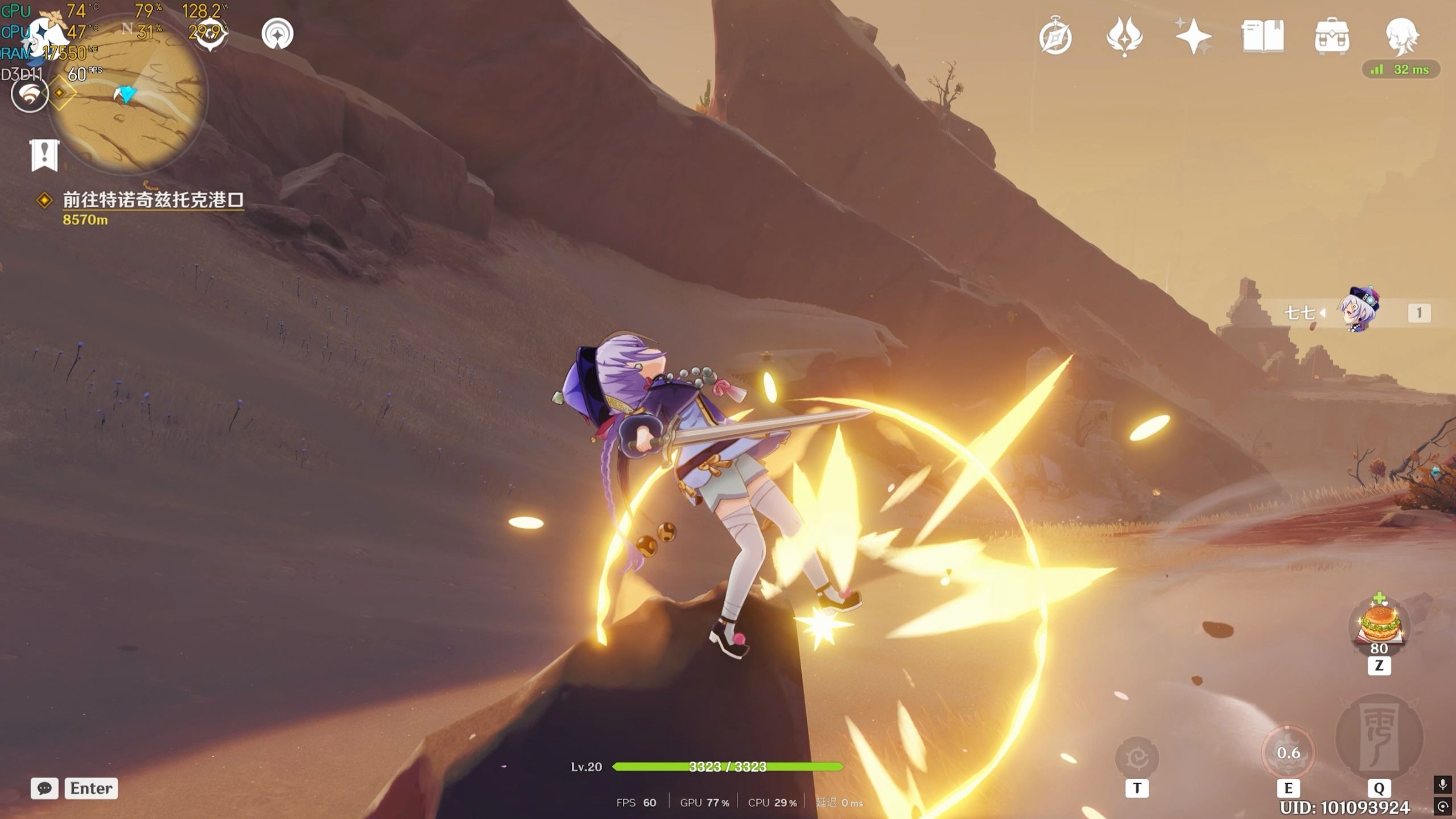Open the circular minimap

pyautogui.click(x=127, y=94)
